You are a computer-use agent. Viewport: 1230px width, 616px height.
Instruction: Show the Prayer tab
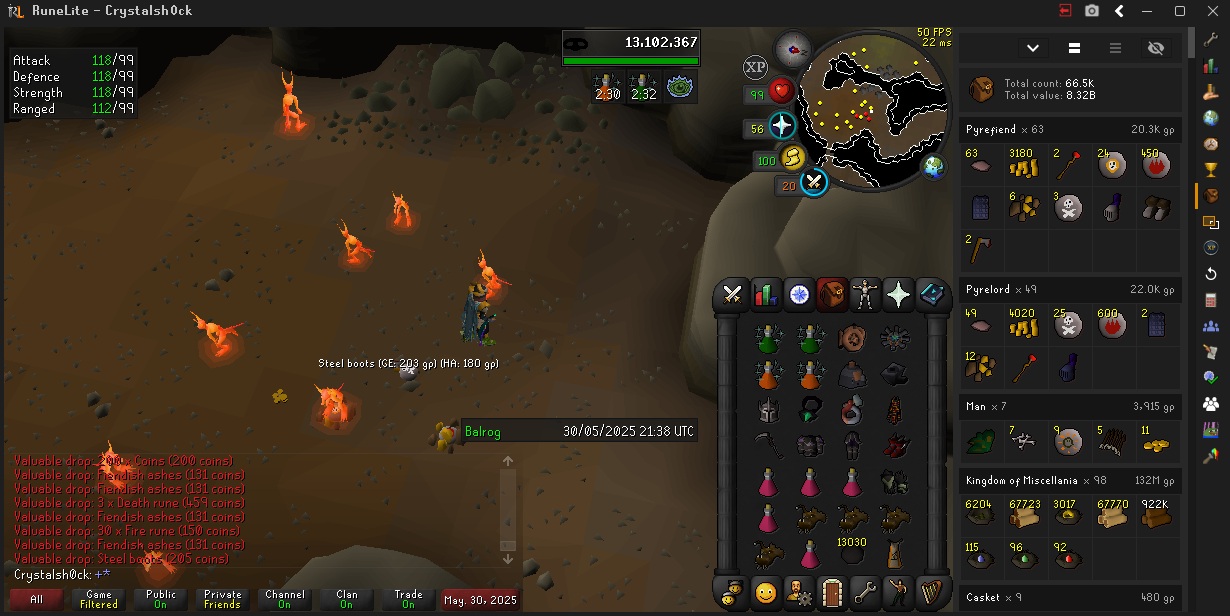pos(898,295)
